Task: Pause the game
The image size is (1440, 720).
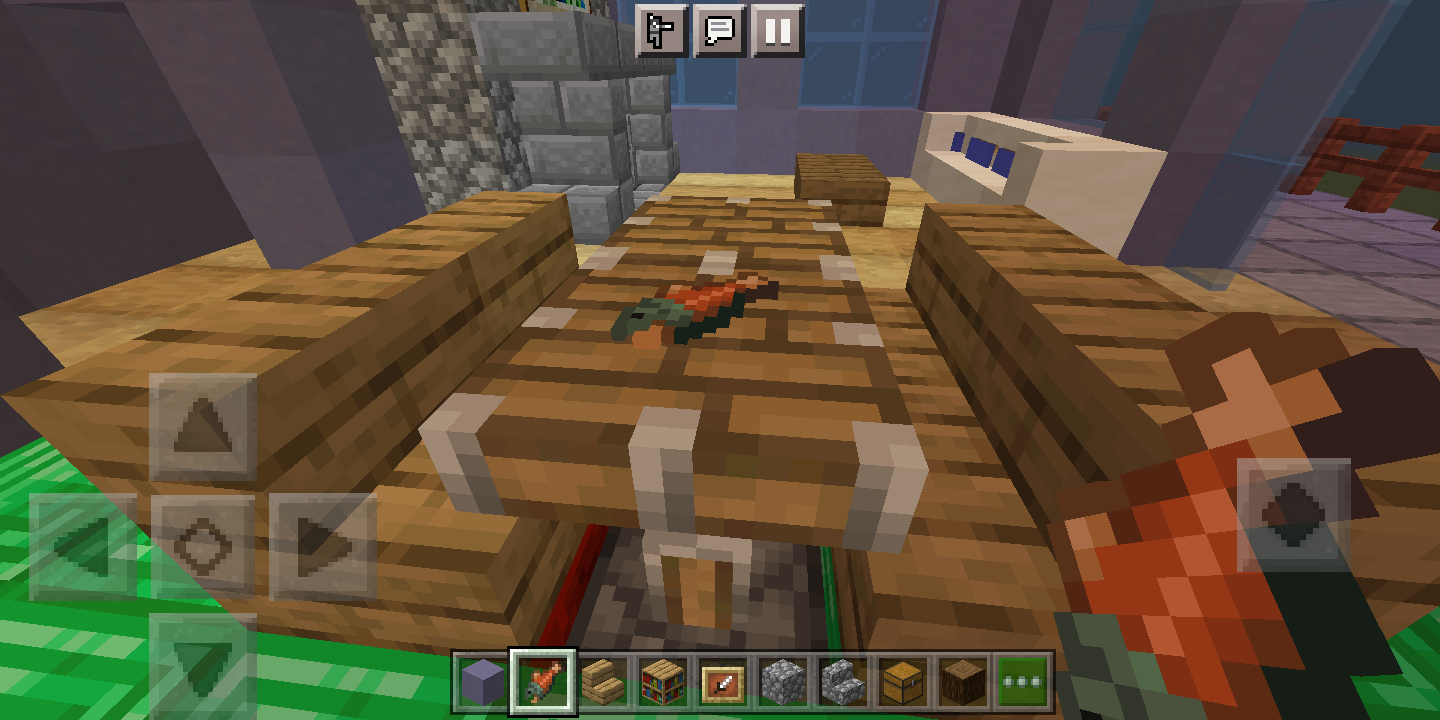Action: pyautogui.click(x=778, y=31)
